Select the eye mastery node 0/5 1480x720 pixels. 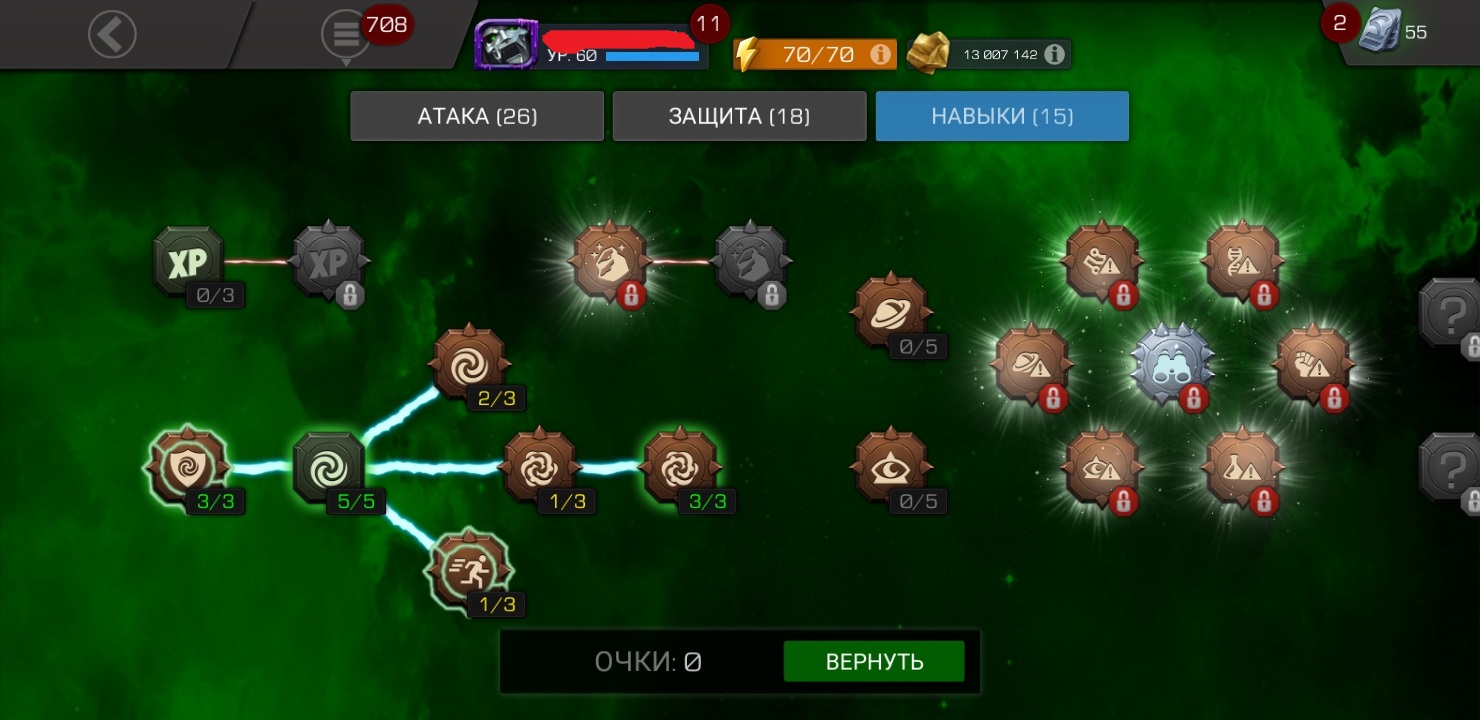click(x=890, y=466)
